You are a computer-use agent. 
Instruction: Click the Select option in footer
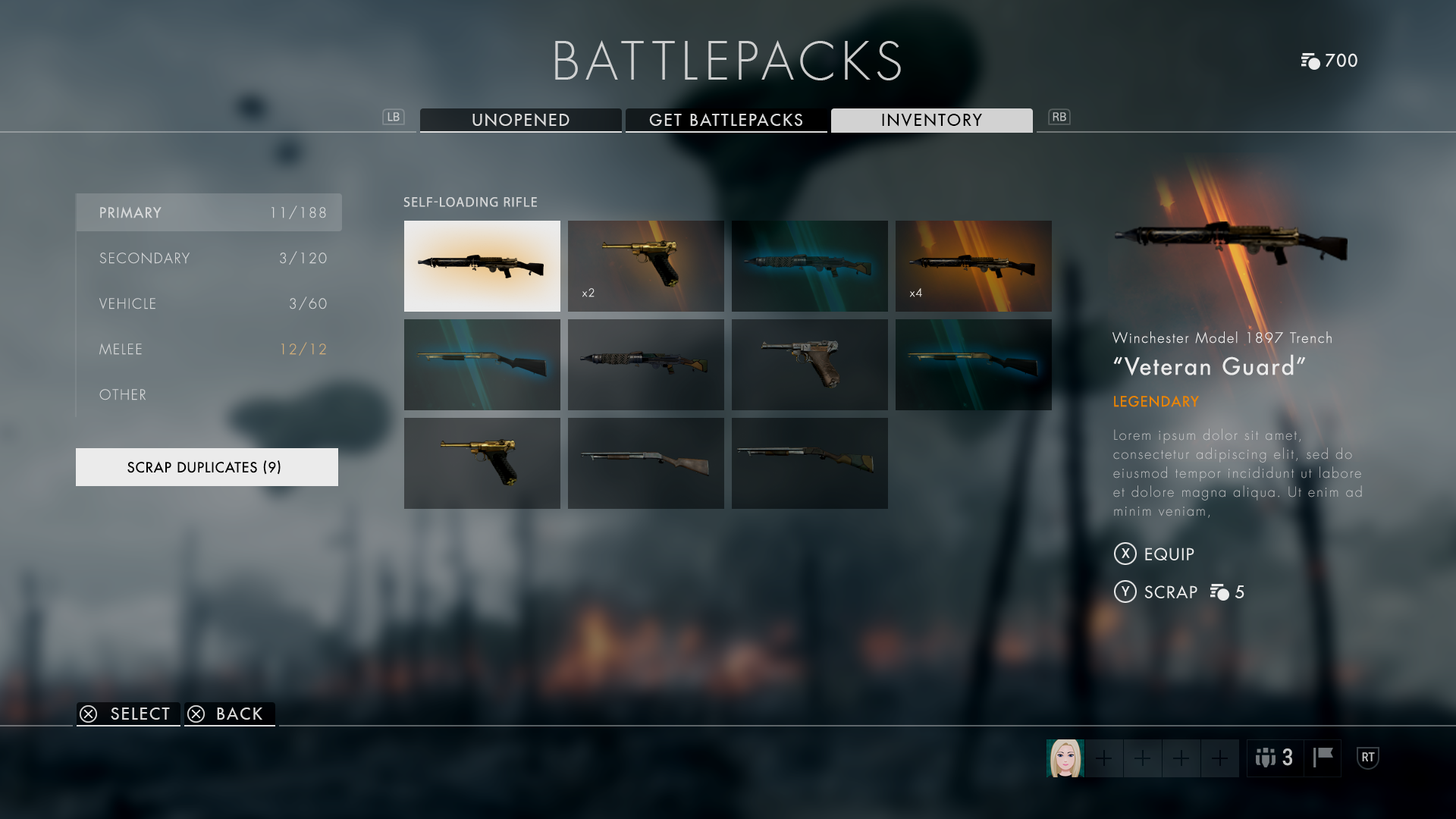pos(127,714)
